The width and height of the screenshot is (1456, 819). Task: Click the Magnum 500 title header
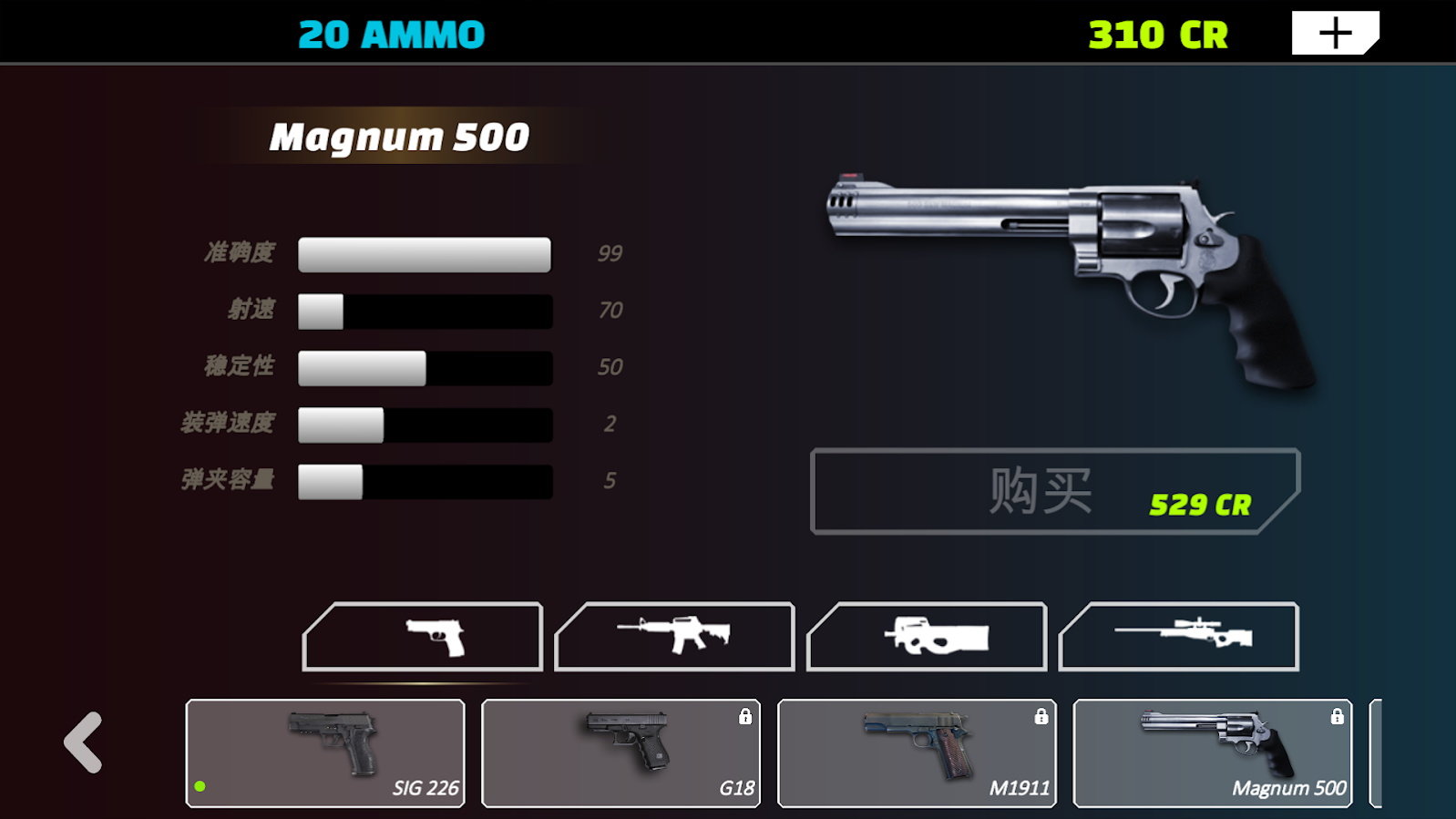398,136
